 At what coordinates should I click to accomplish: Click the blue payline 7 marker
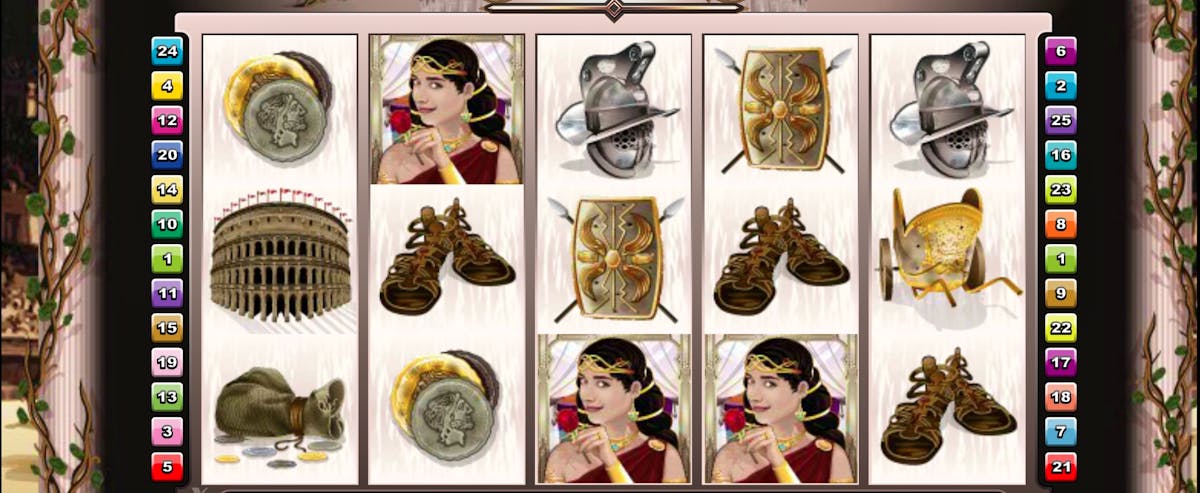(1060, 431)
